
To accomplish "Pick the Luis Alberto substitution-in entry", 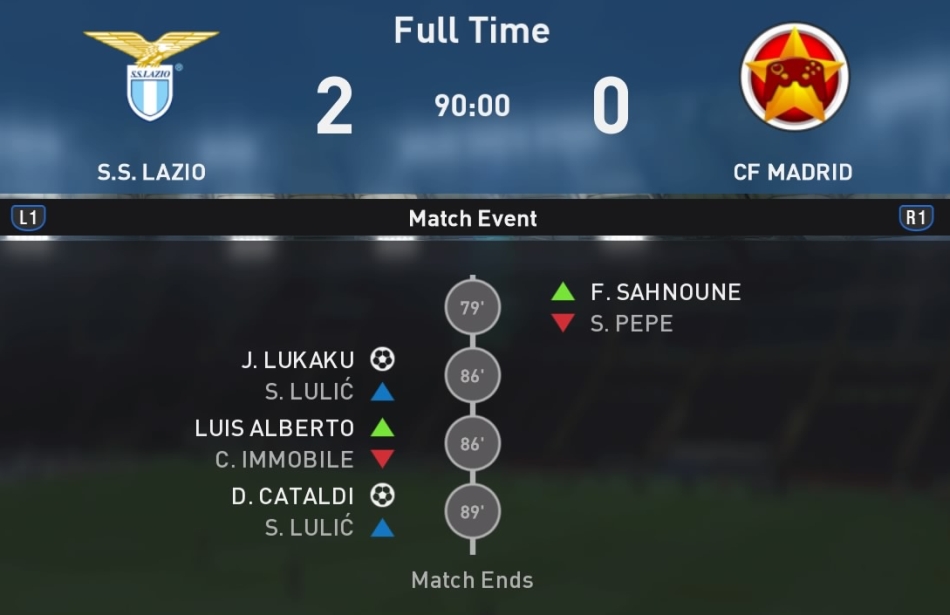I will point(275,428).
